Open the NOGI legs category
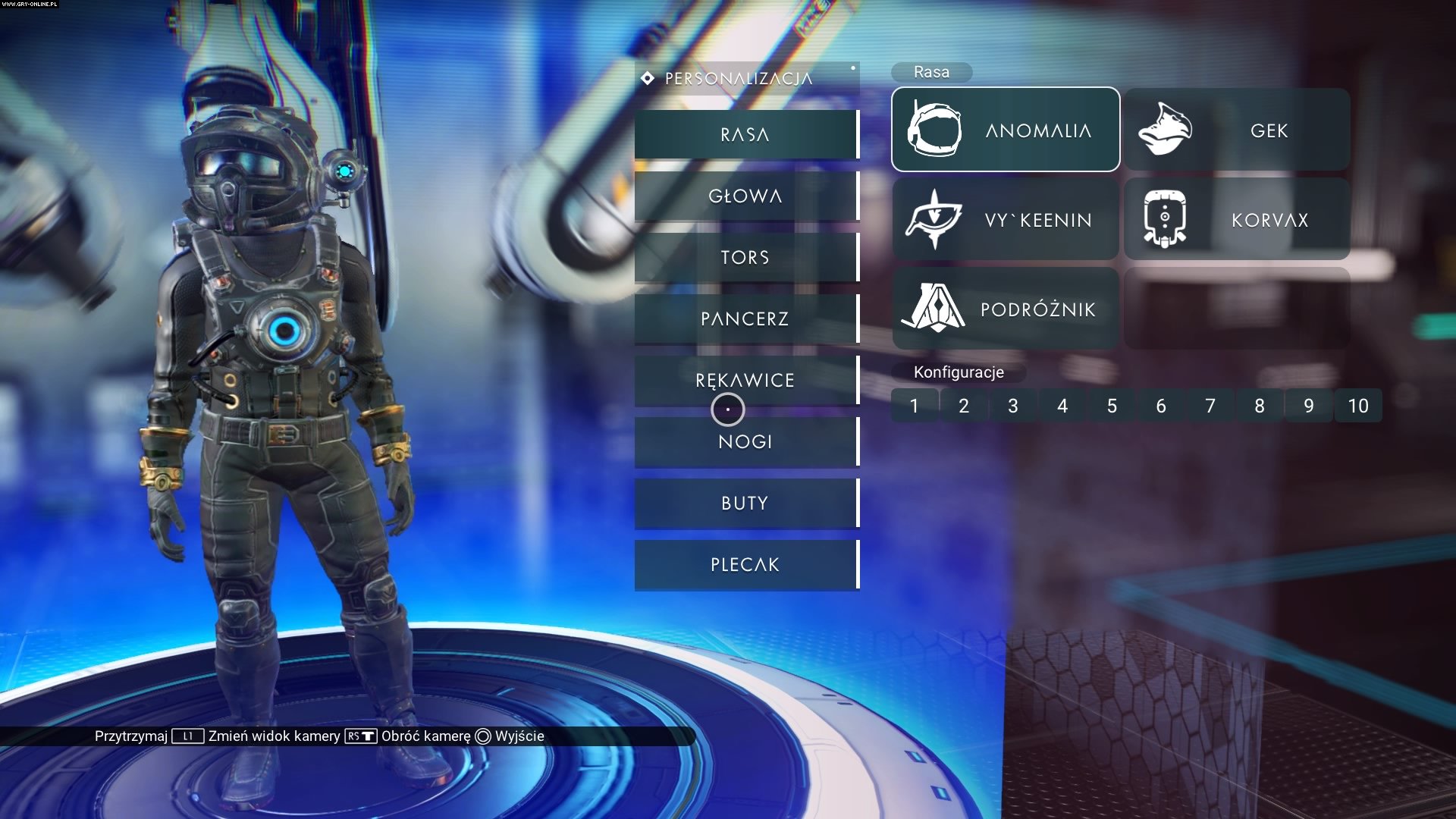 pyautogui.click(x=746, y=442)
